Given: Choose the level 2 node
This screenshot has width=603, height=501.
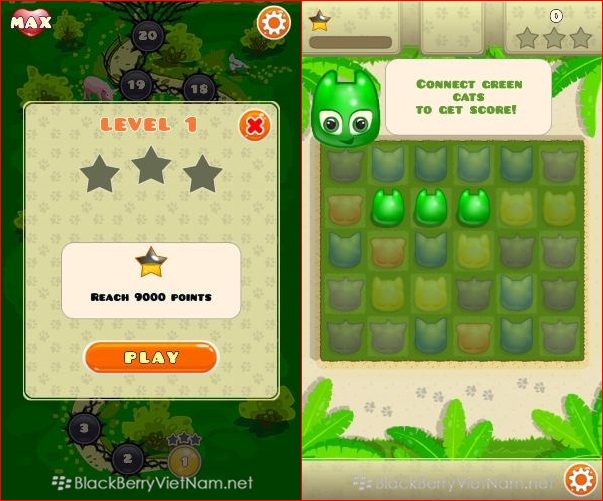Looking at the screenshot, I should coord(127,459).
